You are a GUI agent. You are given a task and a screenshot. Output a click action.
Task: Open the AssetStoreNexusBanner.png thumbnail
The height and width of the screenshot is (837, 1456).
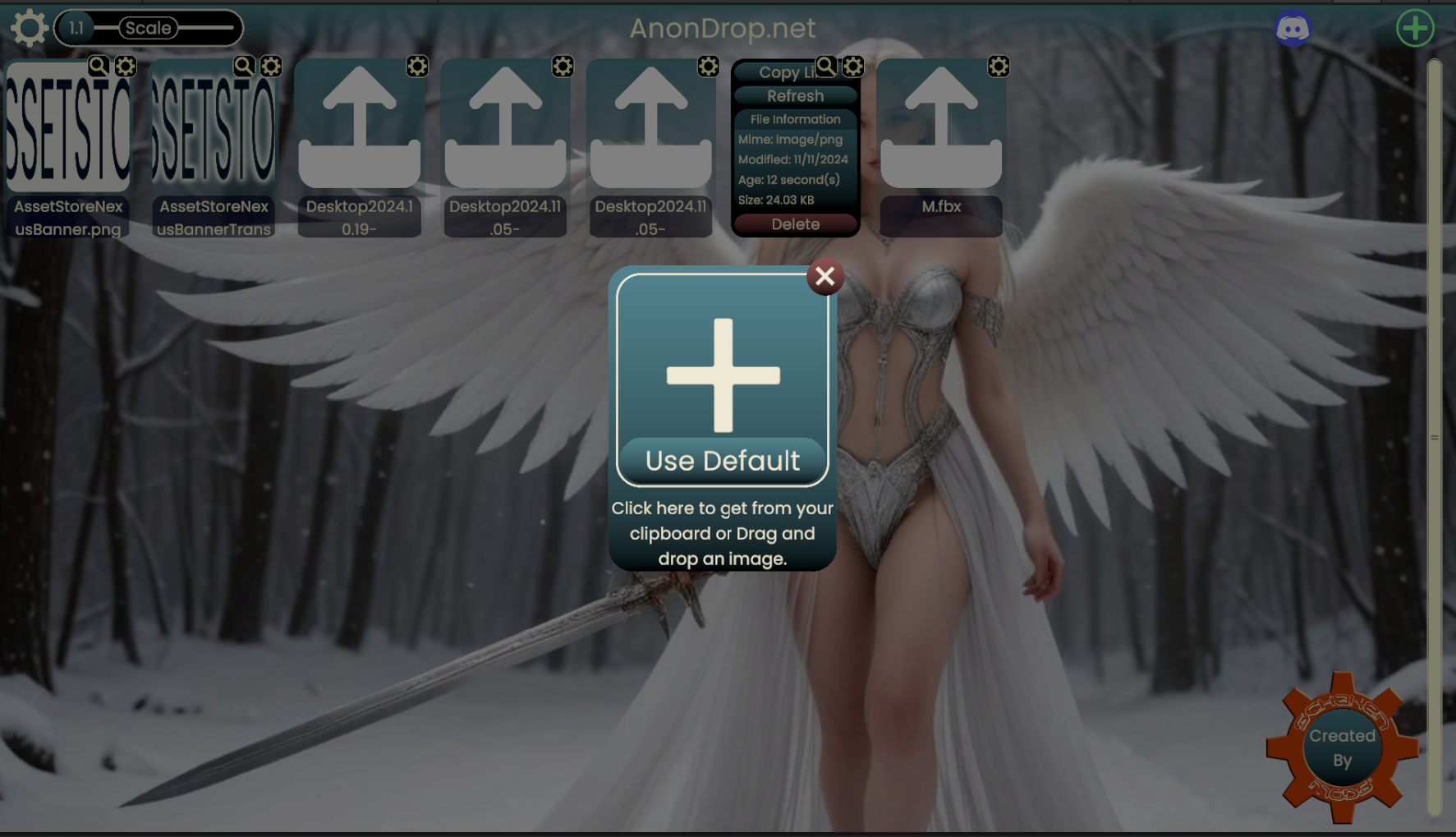tap(68, 127)
